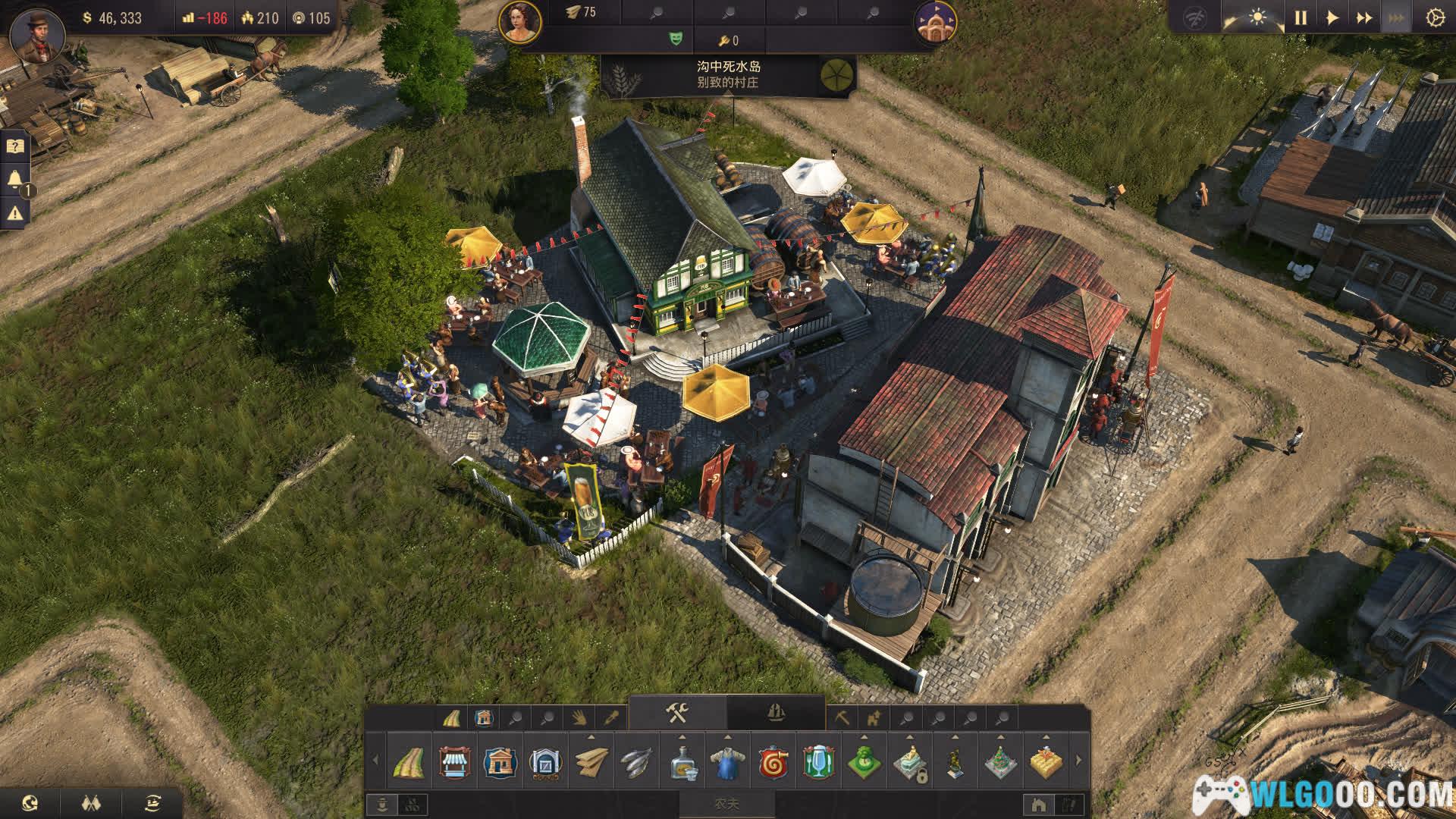Select the fire station hose icon
The width and height of the screenshot is (1456, 819).
tap(773, 762)
